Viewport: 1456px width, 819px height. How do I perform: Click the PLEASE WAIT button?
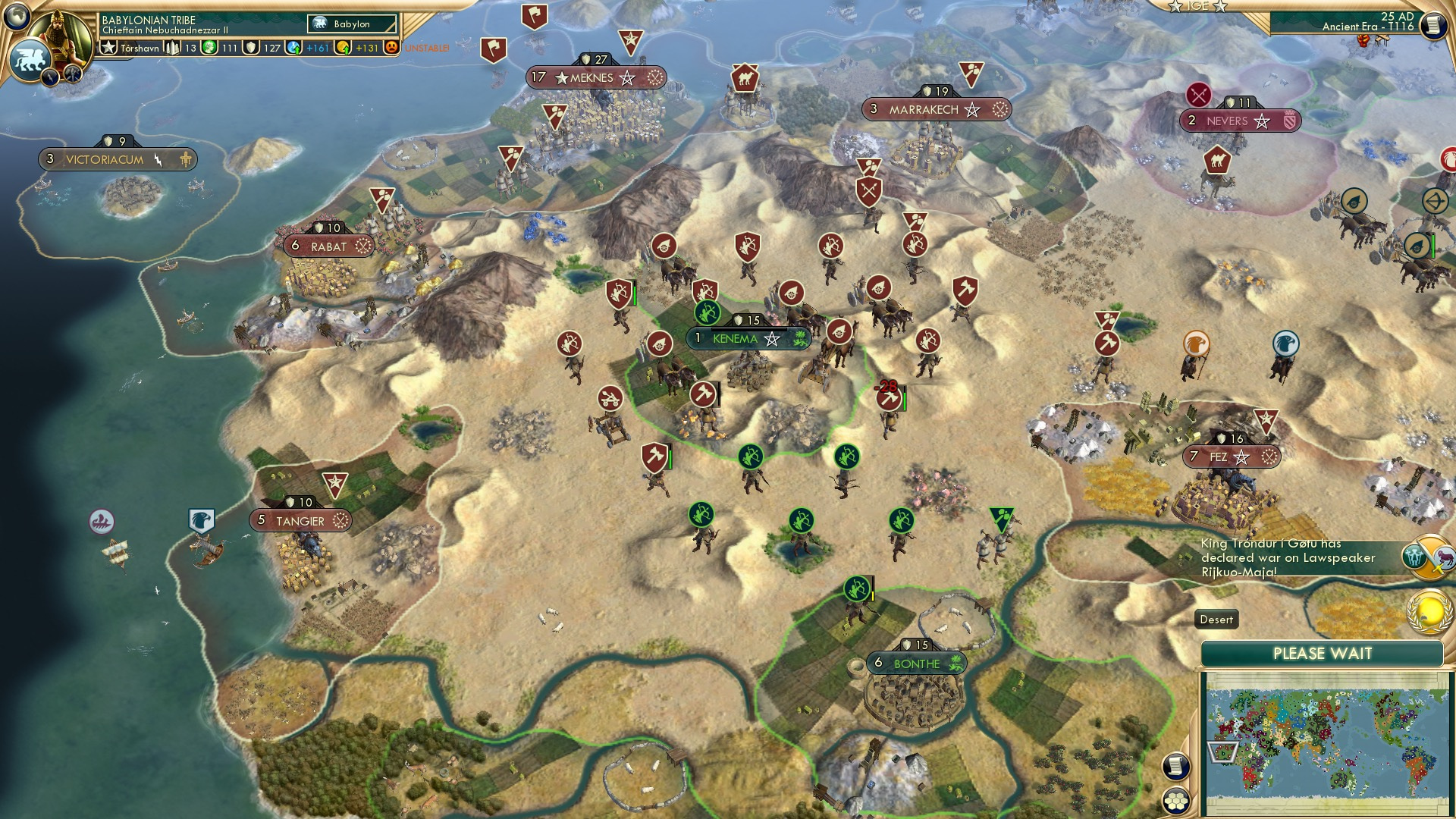pos(1323,653)
